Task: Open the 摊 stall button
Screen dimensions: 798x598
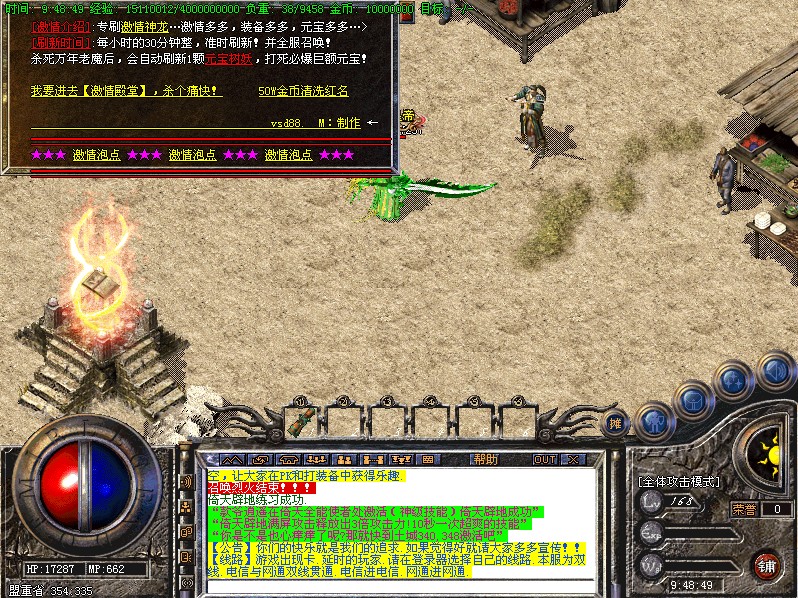Action: point(616,423)
